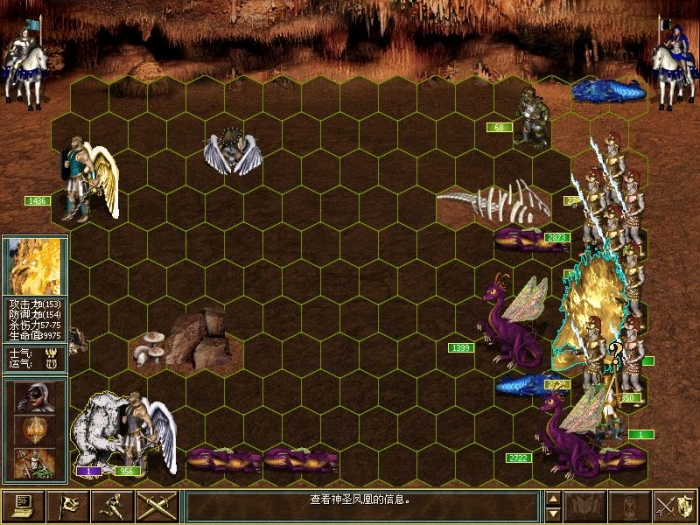Retreat with the running figure button

click(x=112, y=505)
